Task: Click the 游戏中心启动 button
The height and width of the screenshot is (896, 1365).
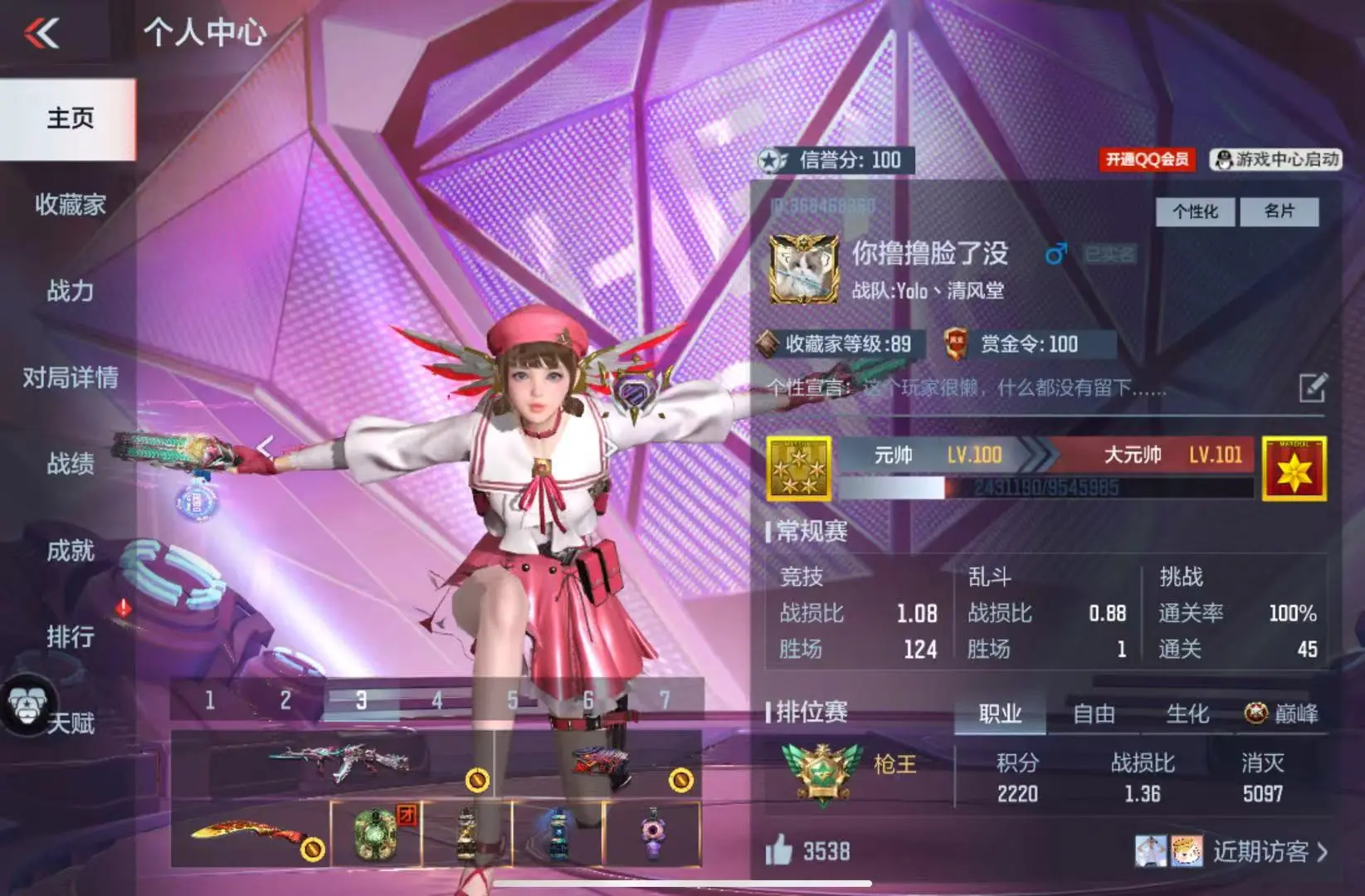Action: click(x=1277, y=159)
